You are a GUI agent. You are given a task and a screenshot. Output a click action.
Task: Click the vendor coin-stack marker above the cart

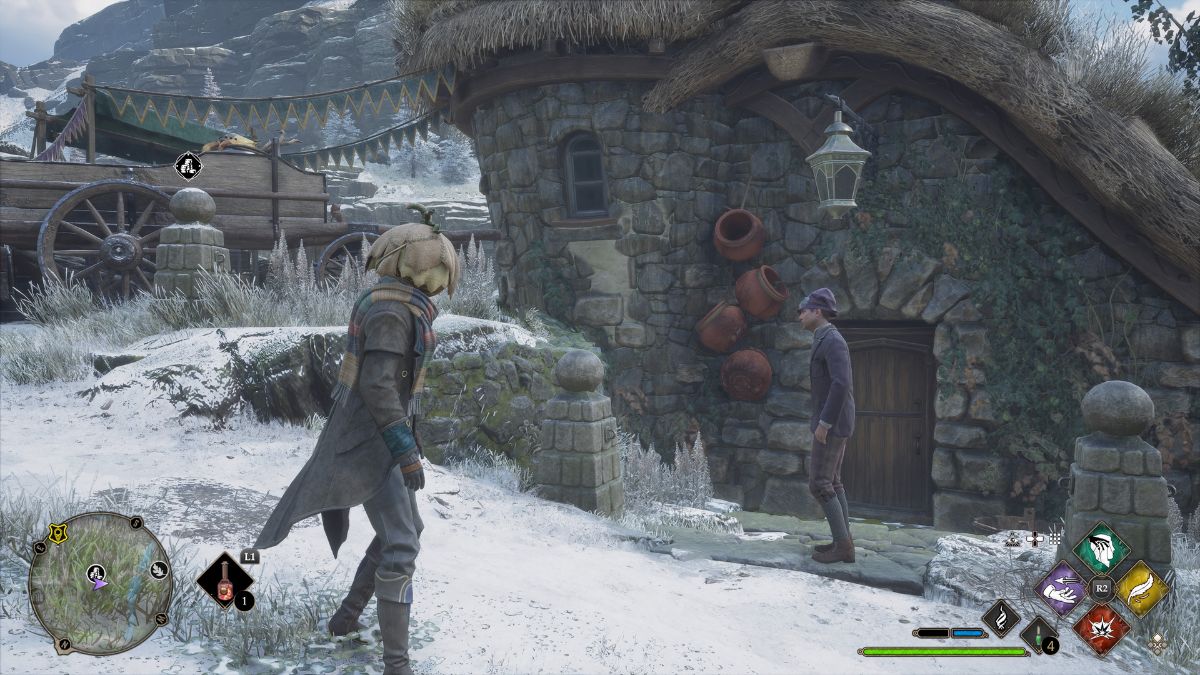tap(187, 164)
